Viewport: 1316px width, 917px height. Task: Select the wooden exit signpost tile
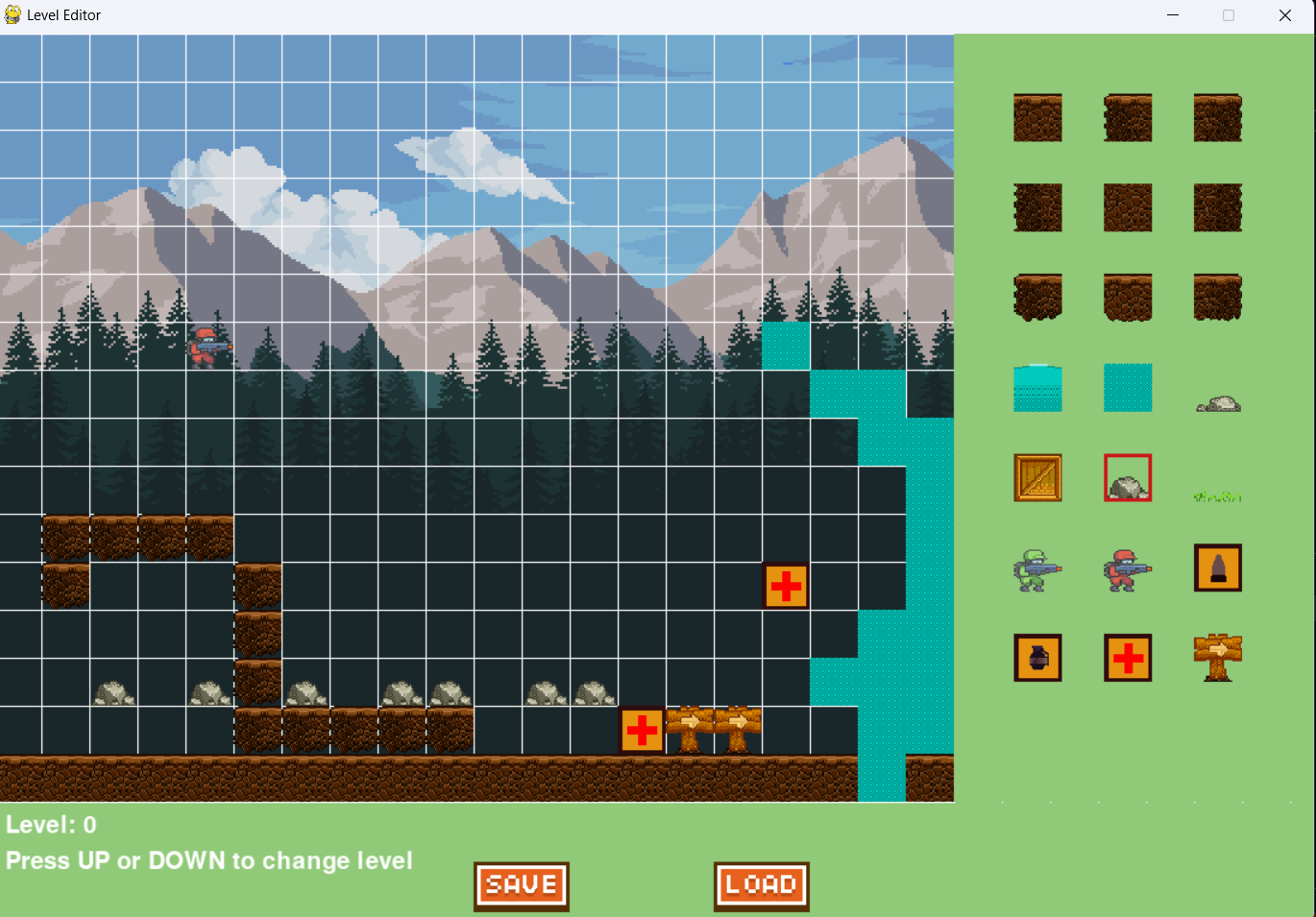[x=1218, y=658]
